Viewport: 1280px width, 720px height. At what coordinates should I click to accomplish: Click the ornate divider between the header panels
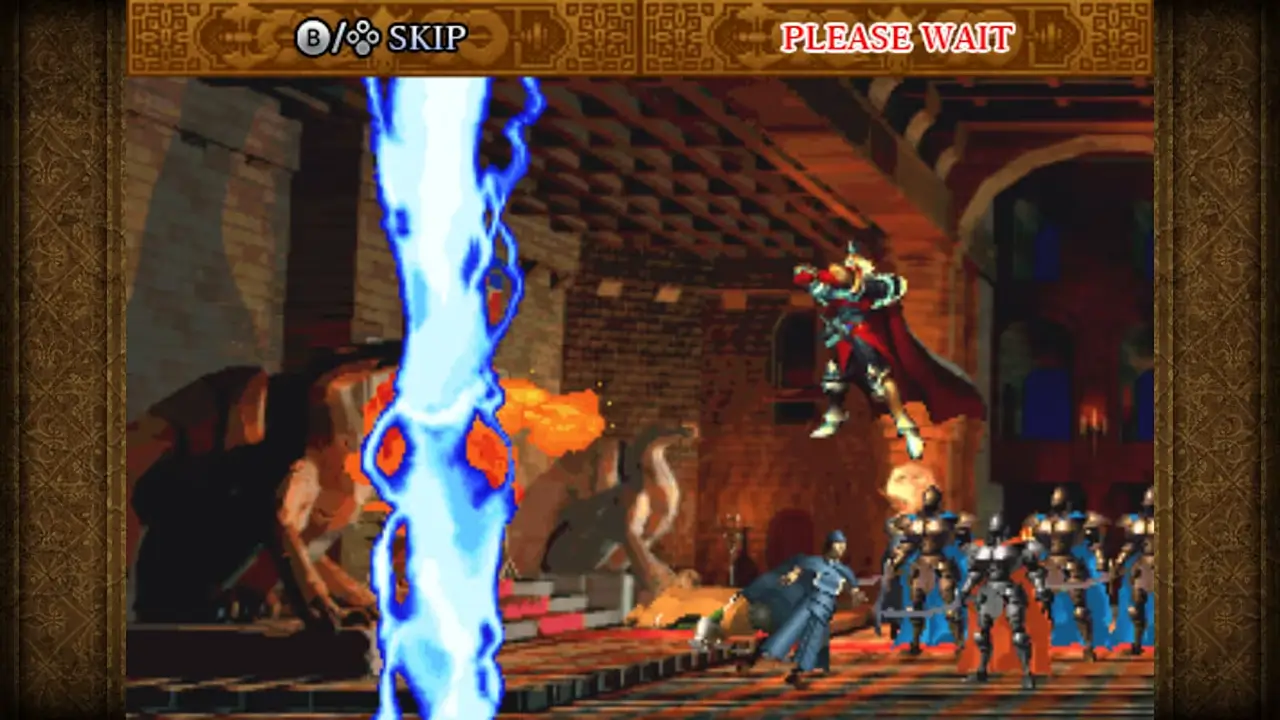coord(640,38)
